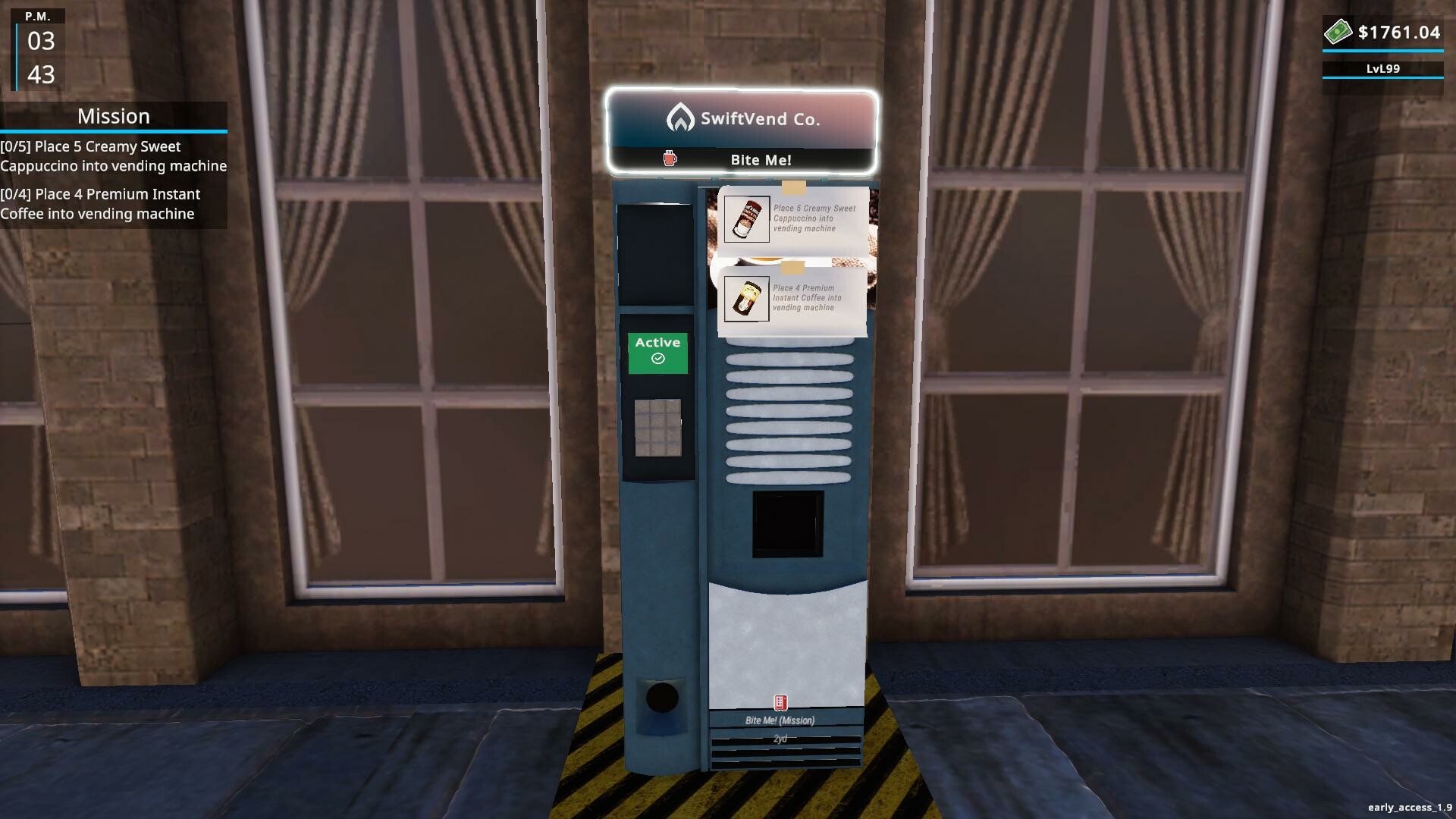Select the coffee cup icon on Bite Me! banner
The image size is (1456, 819).
668,160
